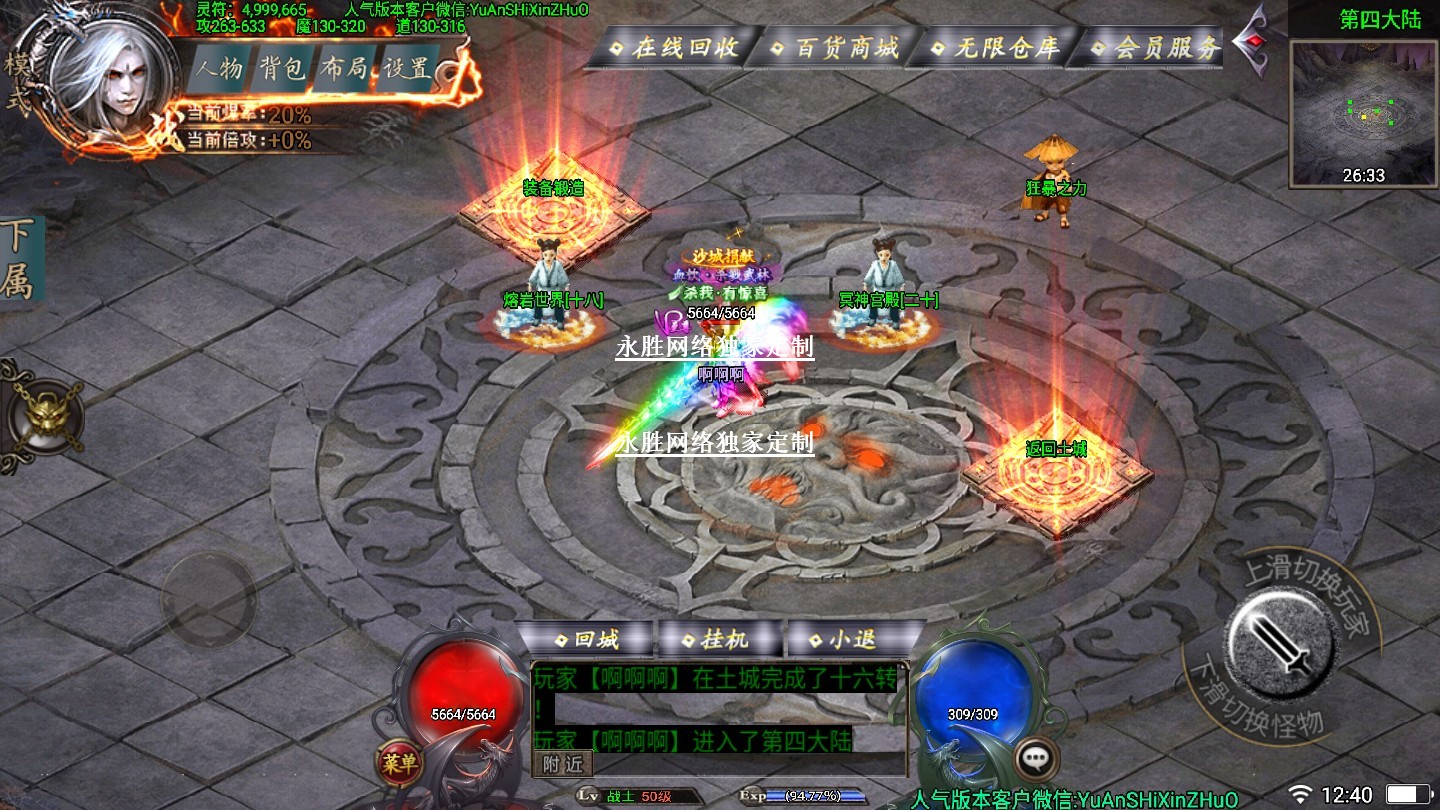The width and height of the screenshot is (1440, 810).
Task: Click the 回城 return-to-town button
Action: click(x=586, y=639)
